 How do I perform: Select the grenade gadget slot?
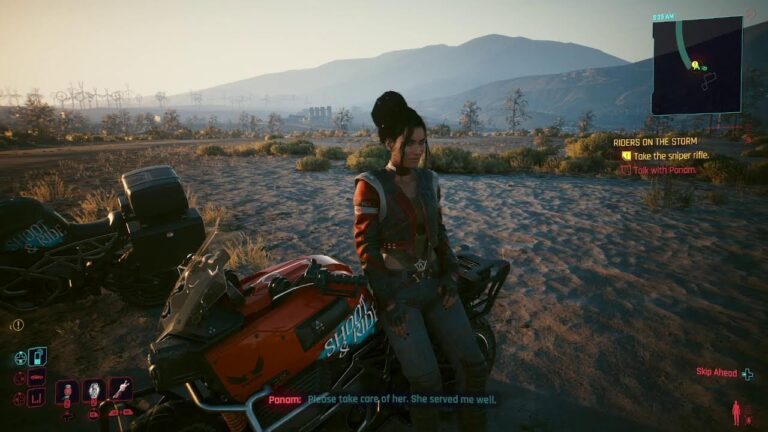coord(94,390)
